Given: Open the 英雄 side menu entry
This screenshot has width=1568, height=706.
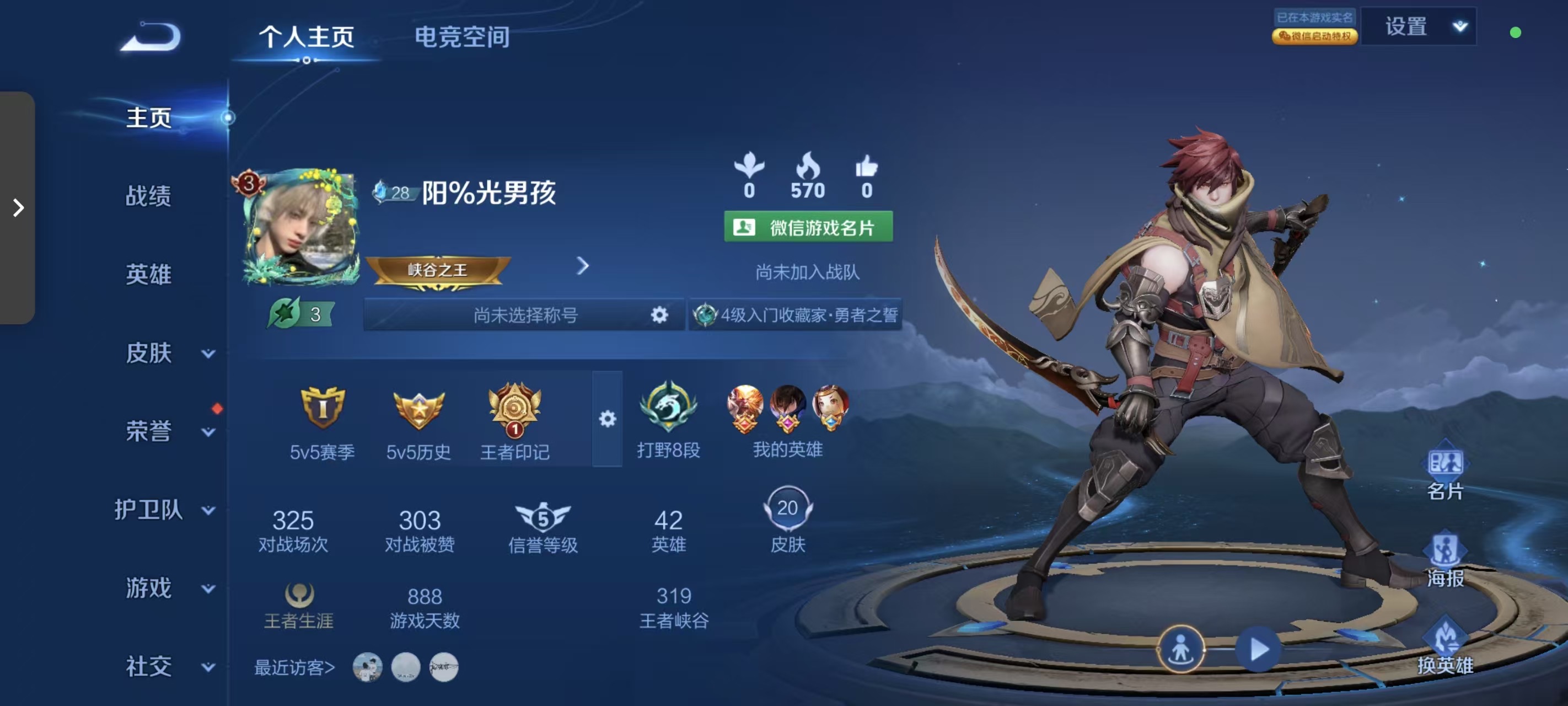Looking at the screenshot, I should (148, 275).
